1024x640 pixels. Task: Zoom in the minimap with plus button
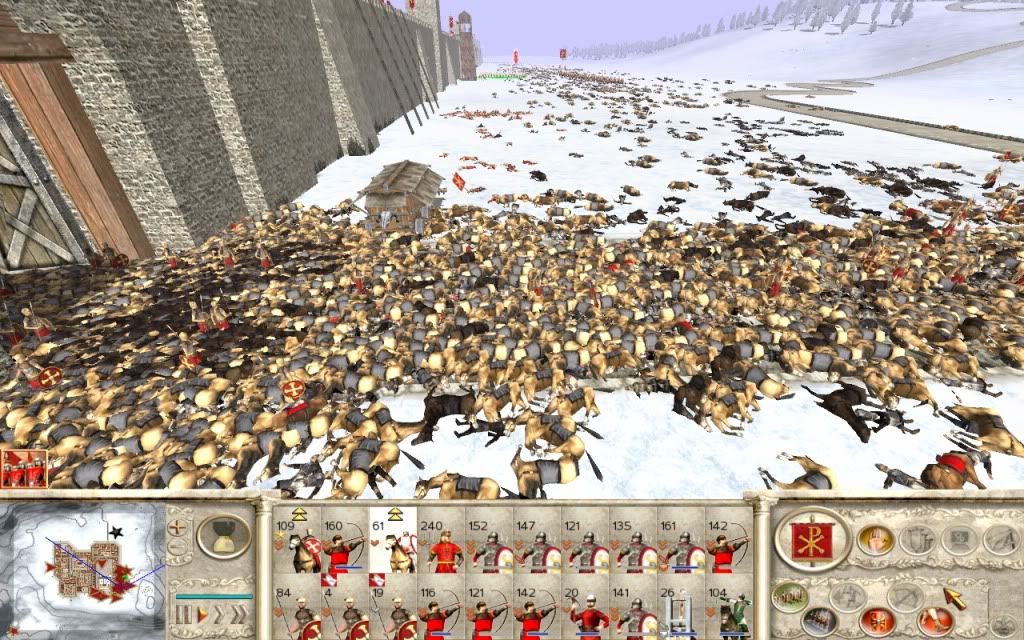178,525
